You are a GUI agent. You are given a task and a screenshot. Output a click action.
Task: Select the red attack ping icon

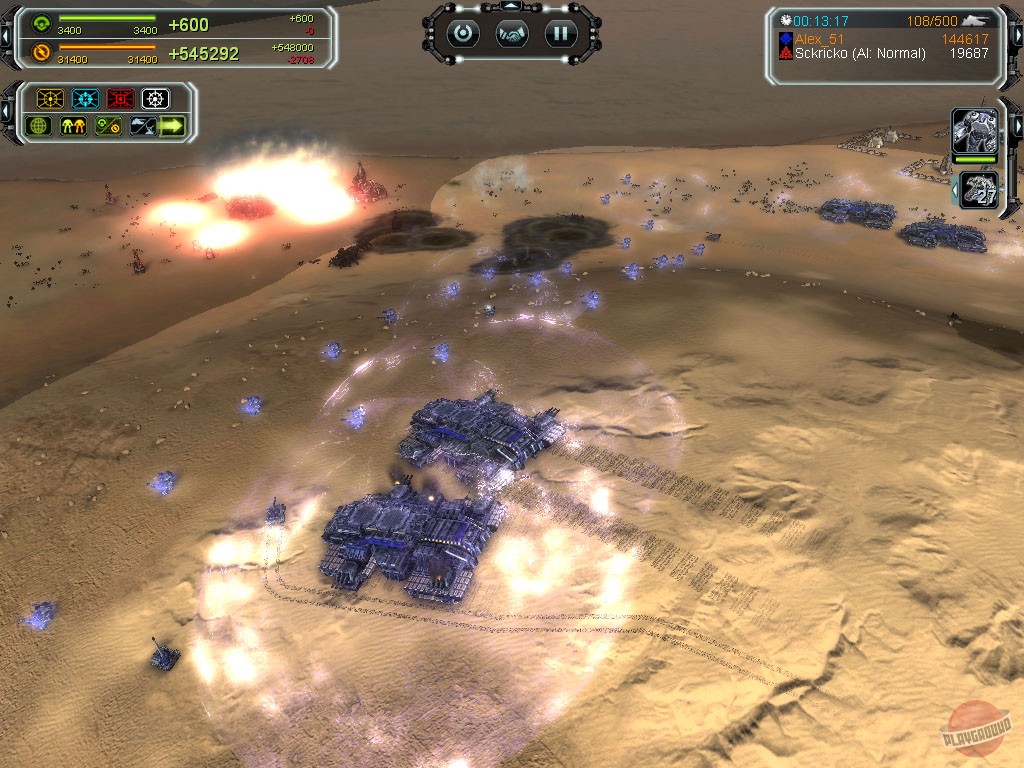coord(120,99)
